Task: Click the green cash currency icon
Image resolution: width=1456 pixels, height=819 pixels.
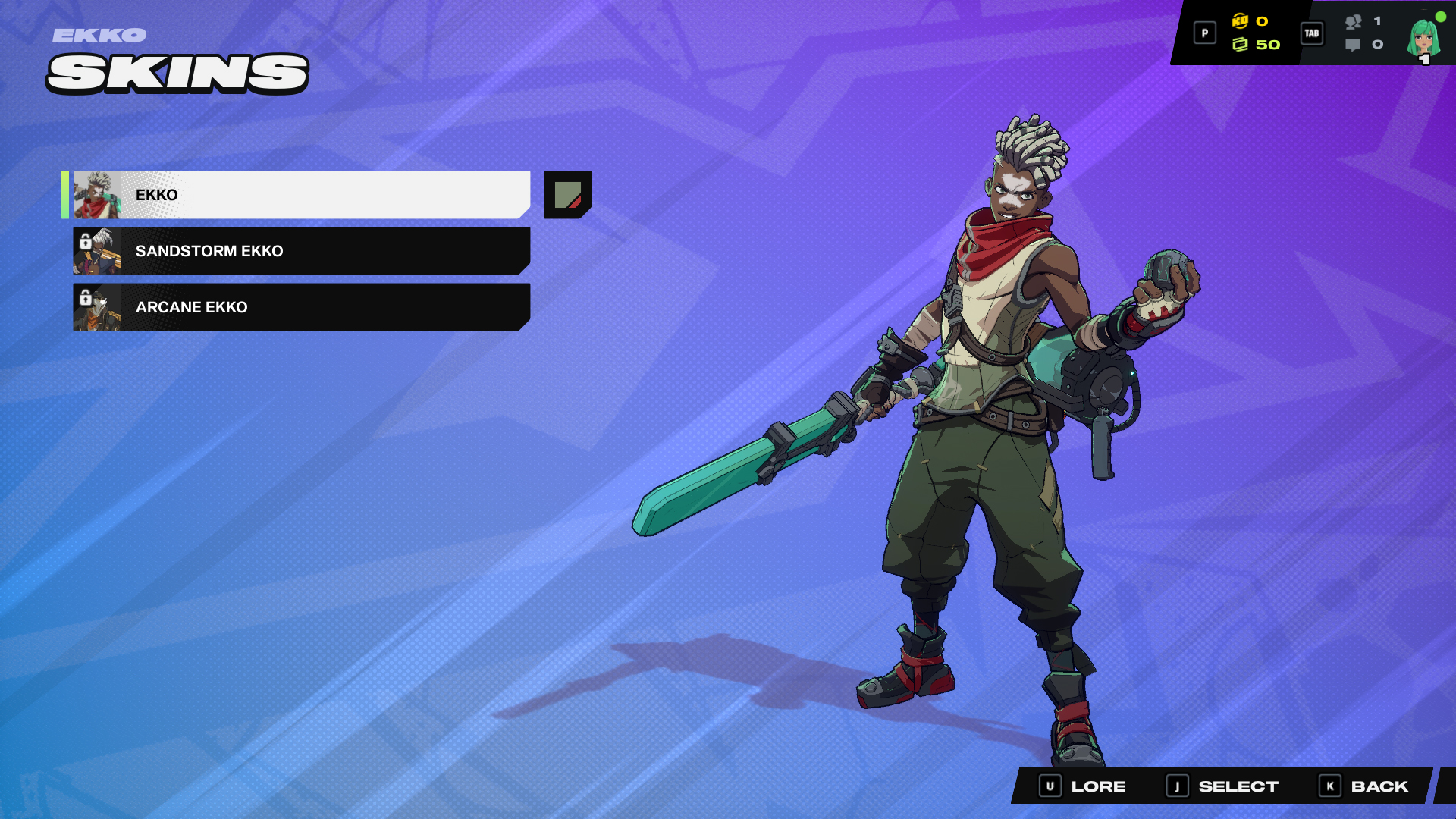Action: pos(1241,44)
